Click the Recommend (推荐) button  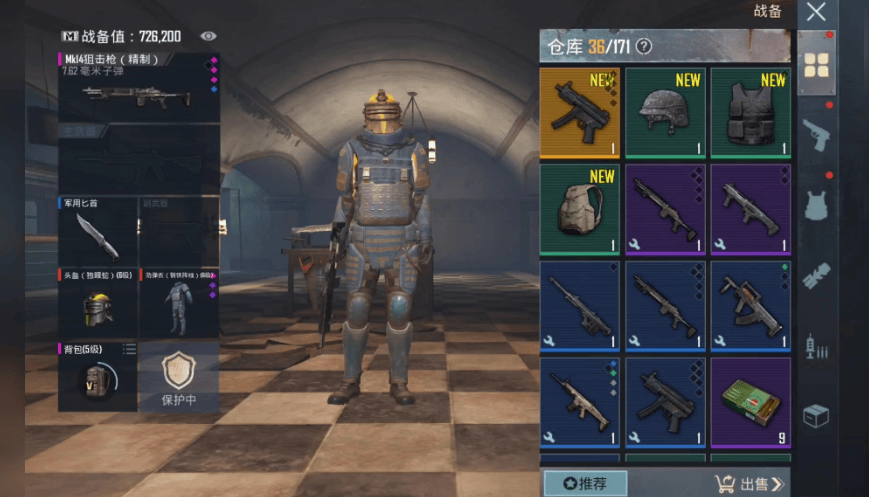click(x=585, y=484)
